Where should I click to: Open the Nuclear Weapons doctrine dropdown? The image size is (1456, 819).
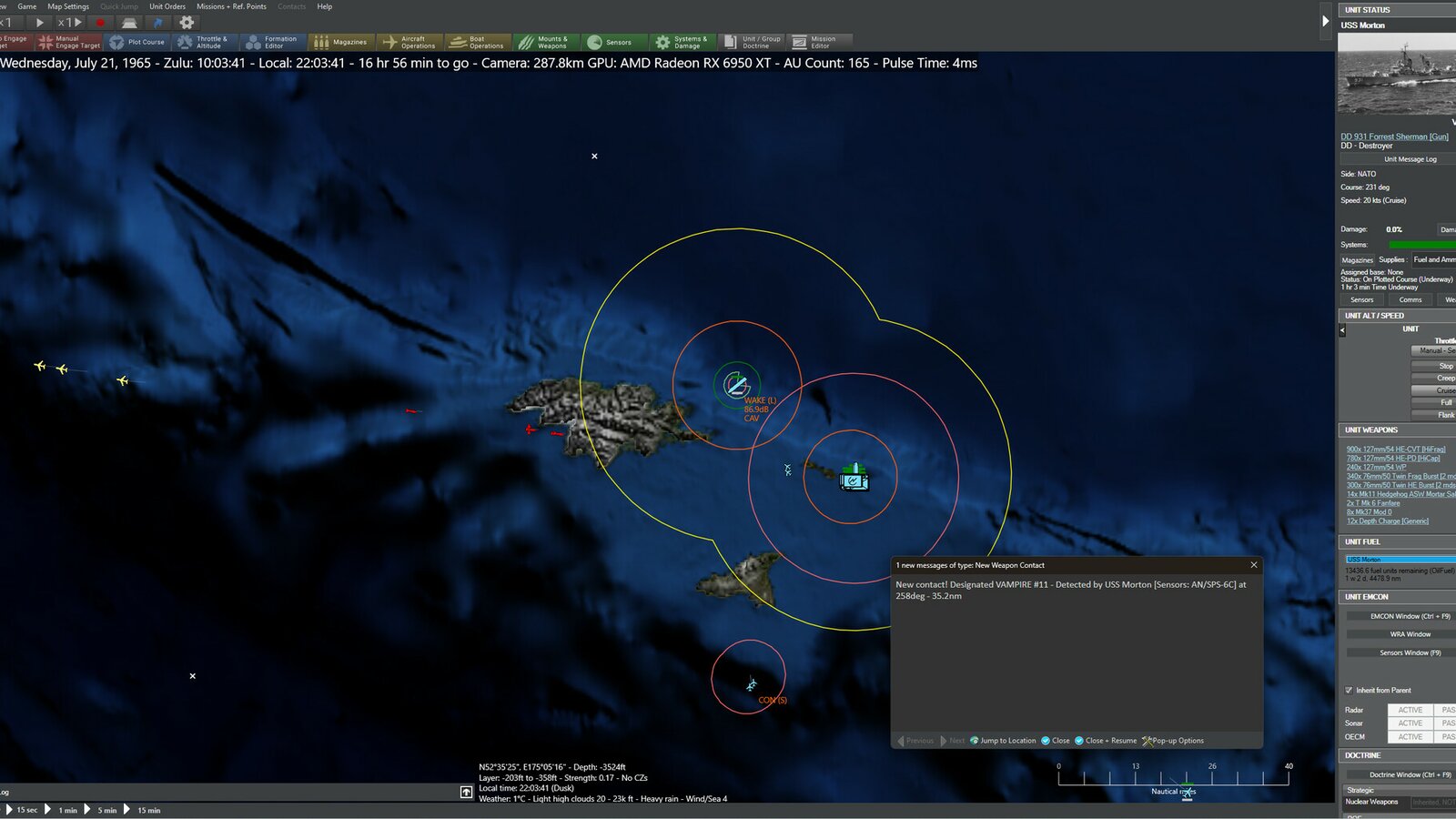1433,802
